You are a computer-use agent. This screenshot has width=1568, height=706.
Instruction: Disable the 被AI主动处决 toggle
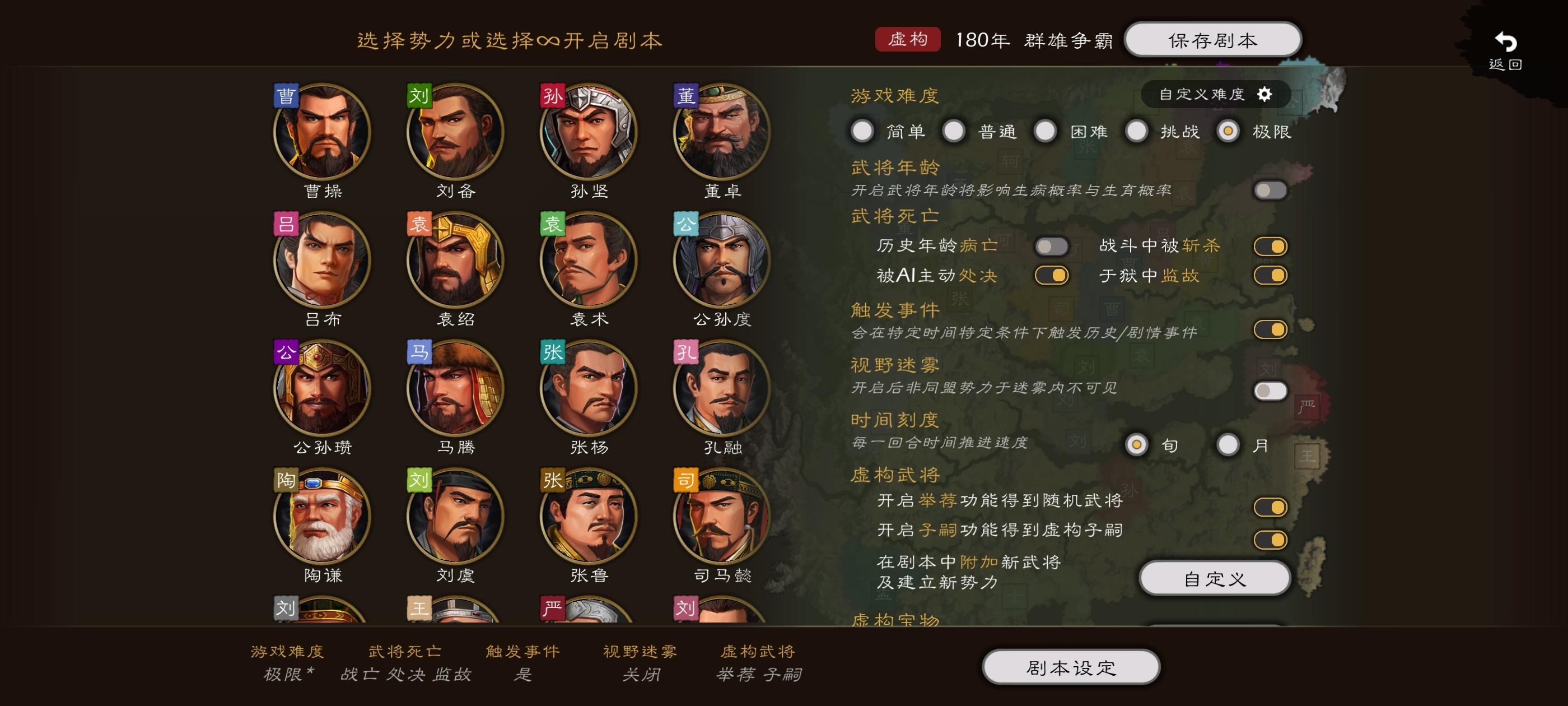pyautogui.click(x=1052, y=275)
